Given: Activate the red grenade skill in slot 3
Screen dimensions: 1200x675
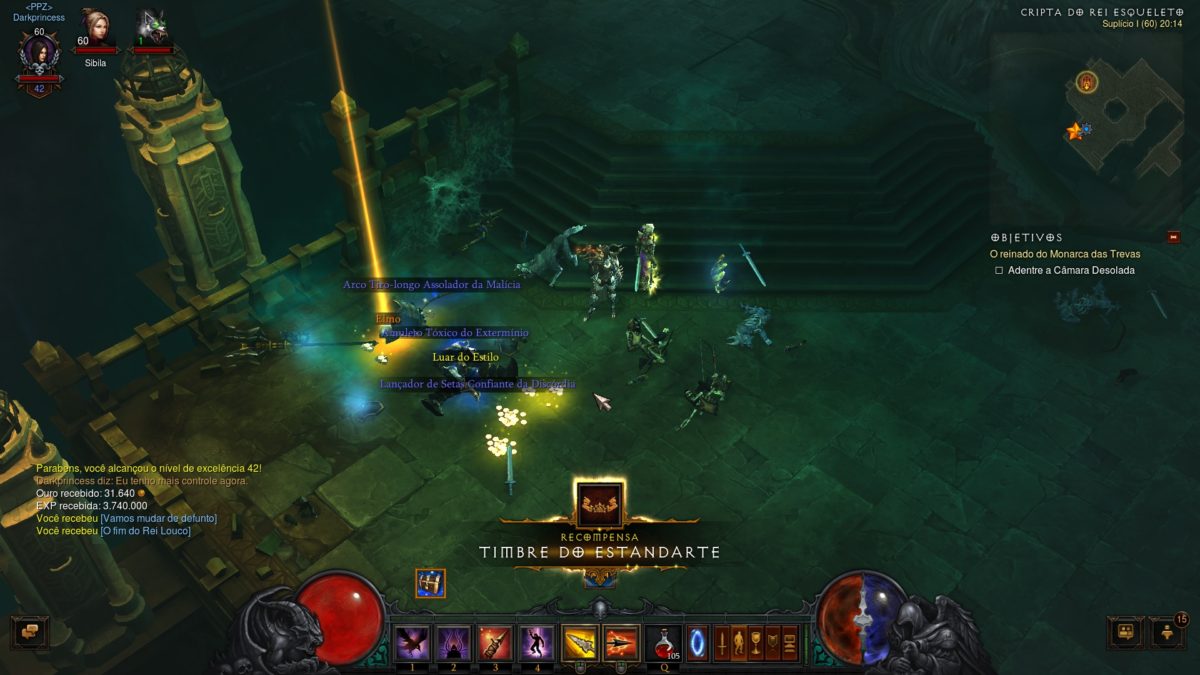Looking at the screenshot, I should click(495, 642).
